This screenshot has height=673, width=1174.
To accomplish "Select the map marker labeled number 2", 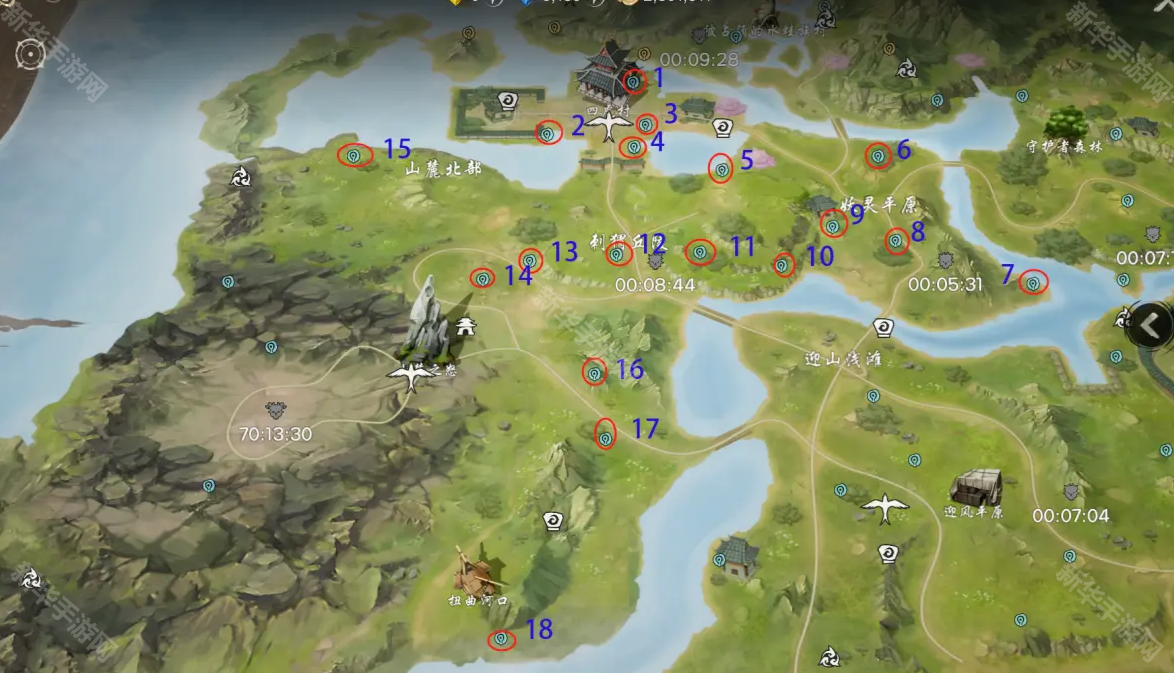I will (x=548, y=132).
